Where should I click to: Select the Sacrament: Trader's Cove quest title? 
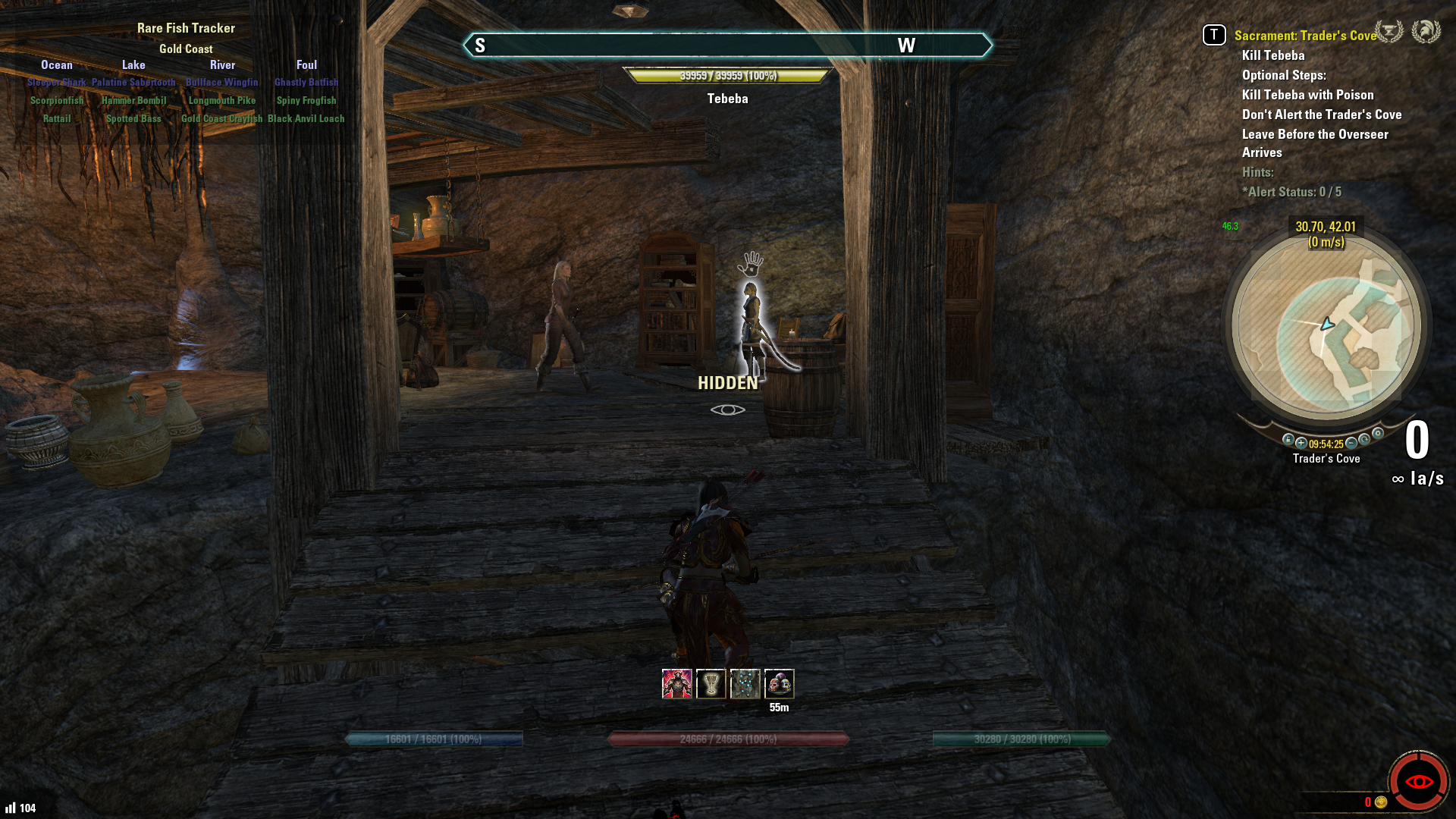[1304, 36]
